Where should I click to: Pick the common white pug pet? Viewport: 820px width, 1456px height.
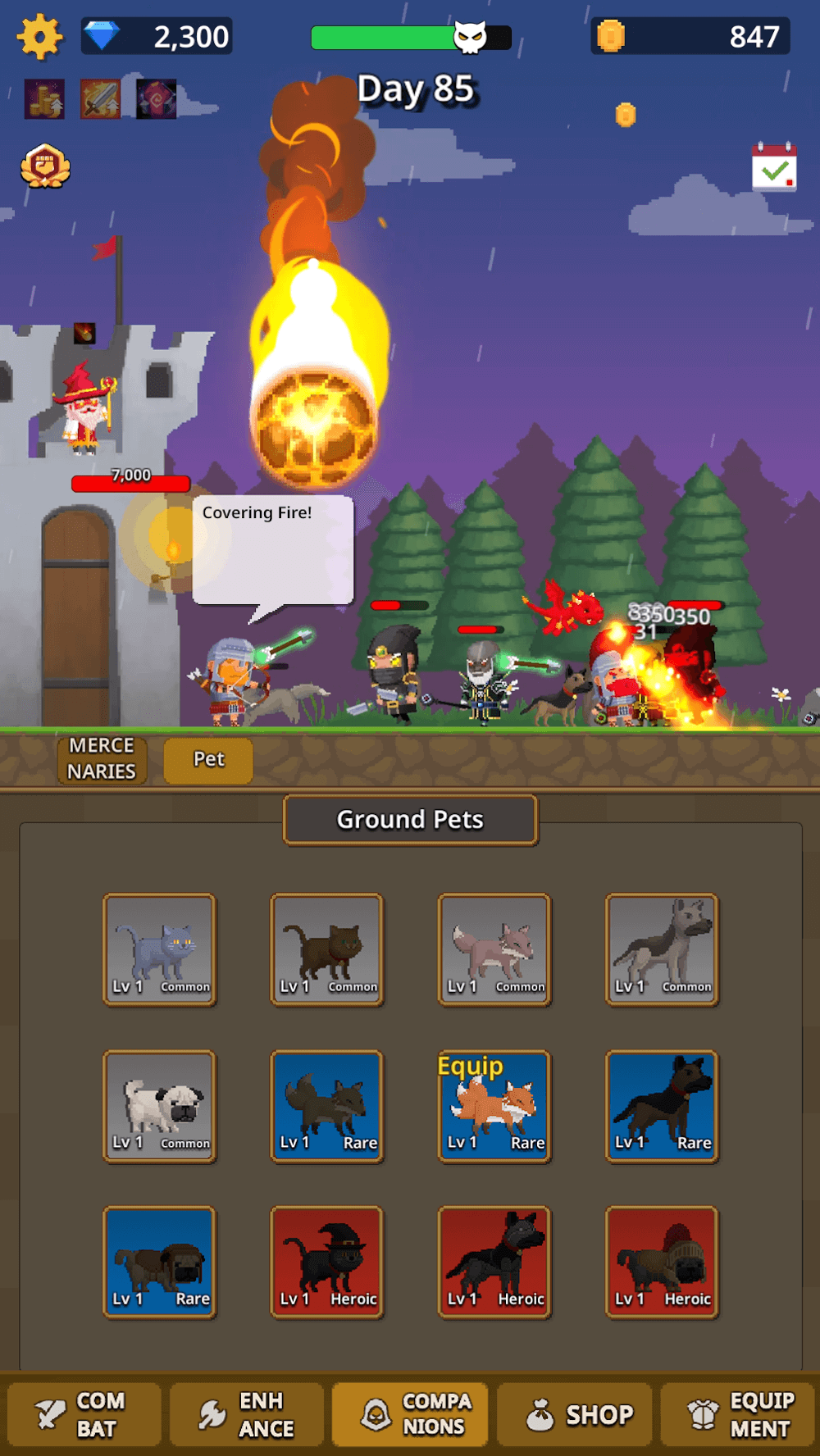click(x=160, y=1105)
